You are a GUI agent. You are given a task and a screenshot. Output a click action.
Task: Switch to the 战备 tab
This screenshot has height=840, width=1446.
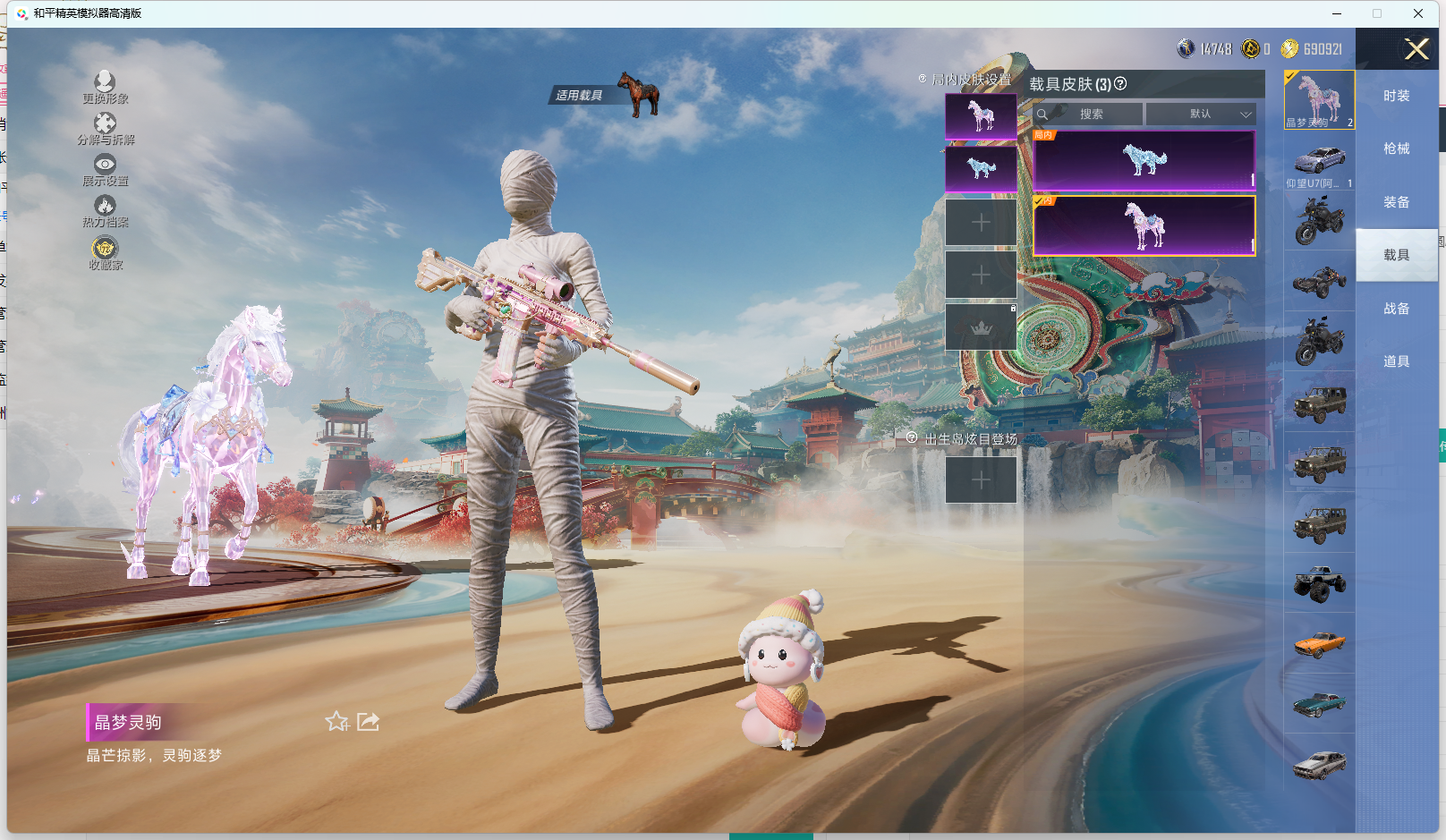1396,309
